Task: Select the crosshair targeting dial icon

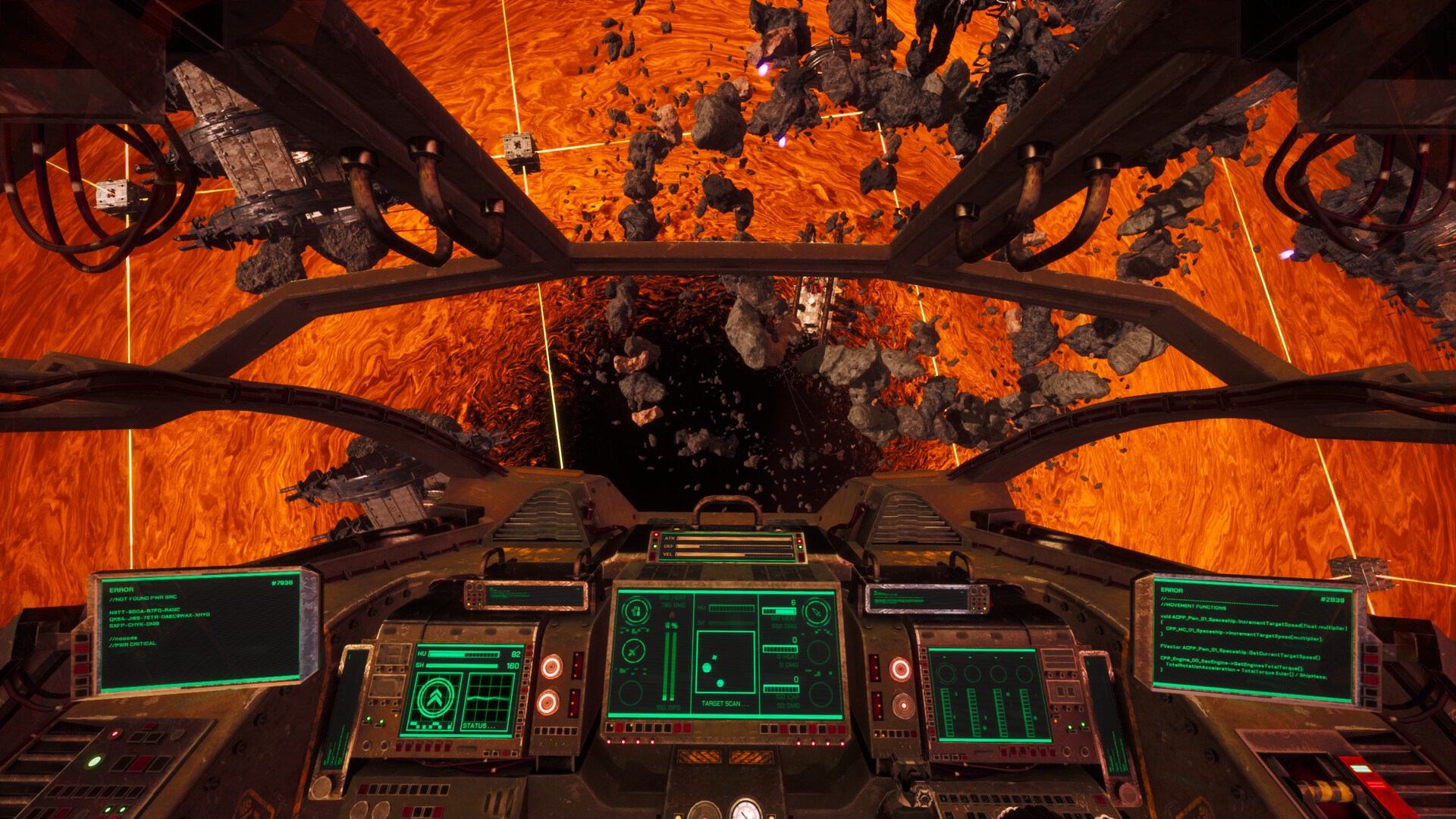Action: click(x=633, y=652)
